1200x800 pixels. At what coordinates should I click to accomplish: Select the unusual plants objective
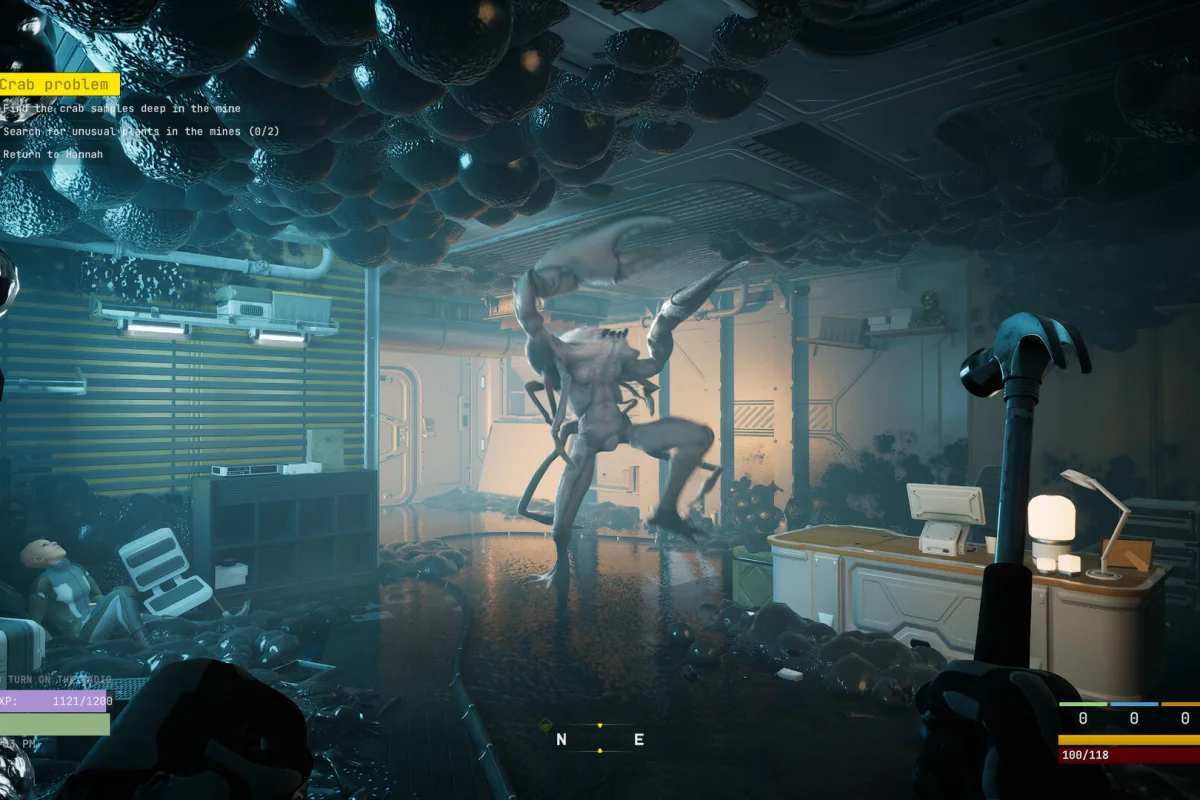coord(140,131)
